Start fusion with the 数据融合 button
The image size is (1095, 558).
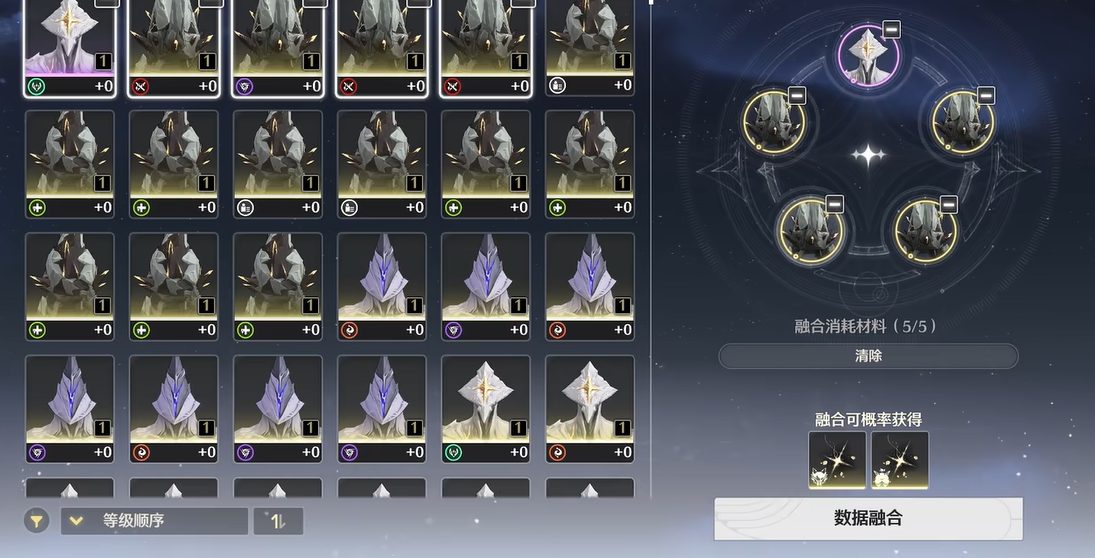click(x=868, y=518)
